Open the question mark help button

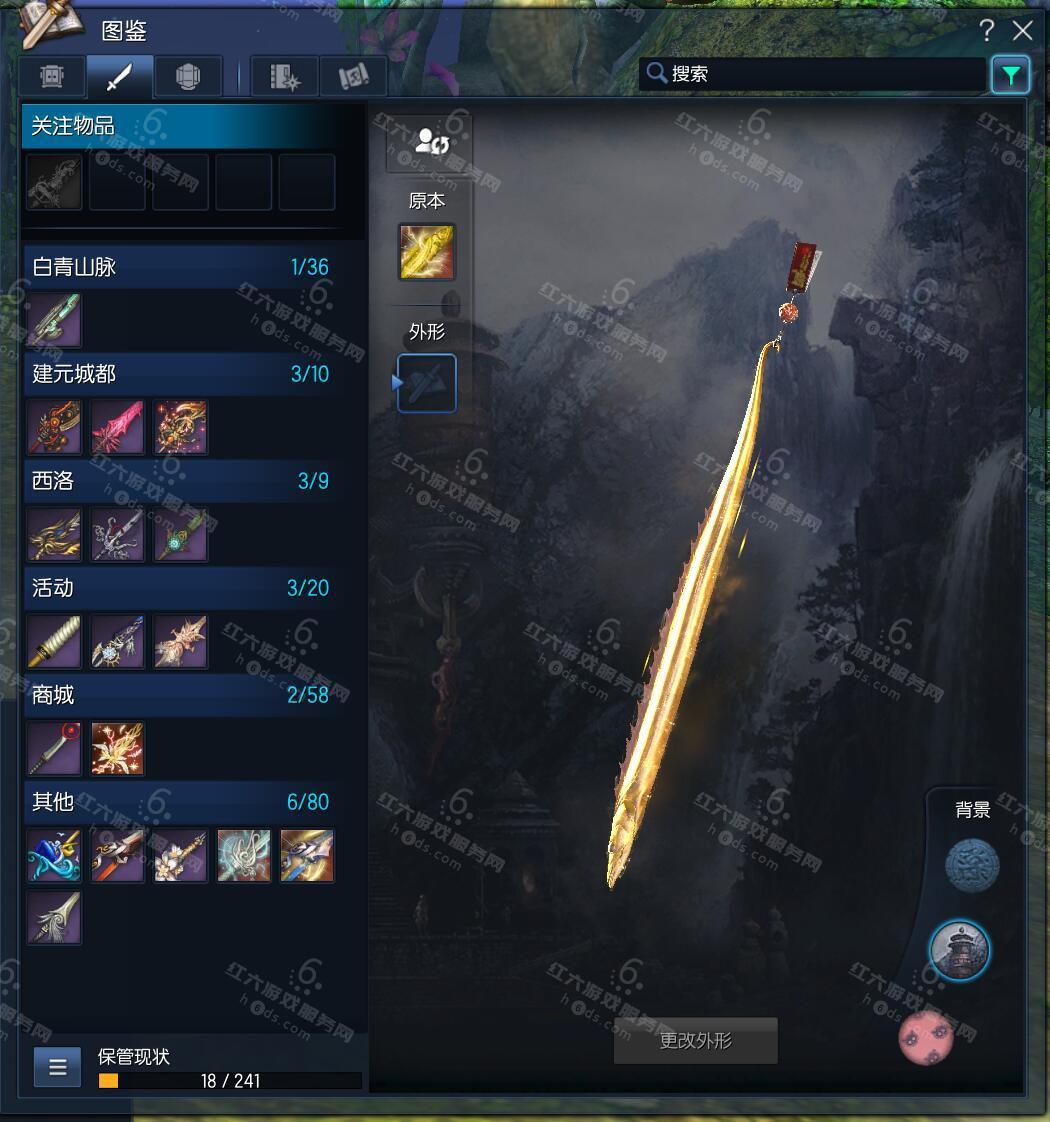tap(987, 31)
